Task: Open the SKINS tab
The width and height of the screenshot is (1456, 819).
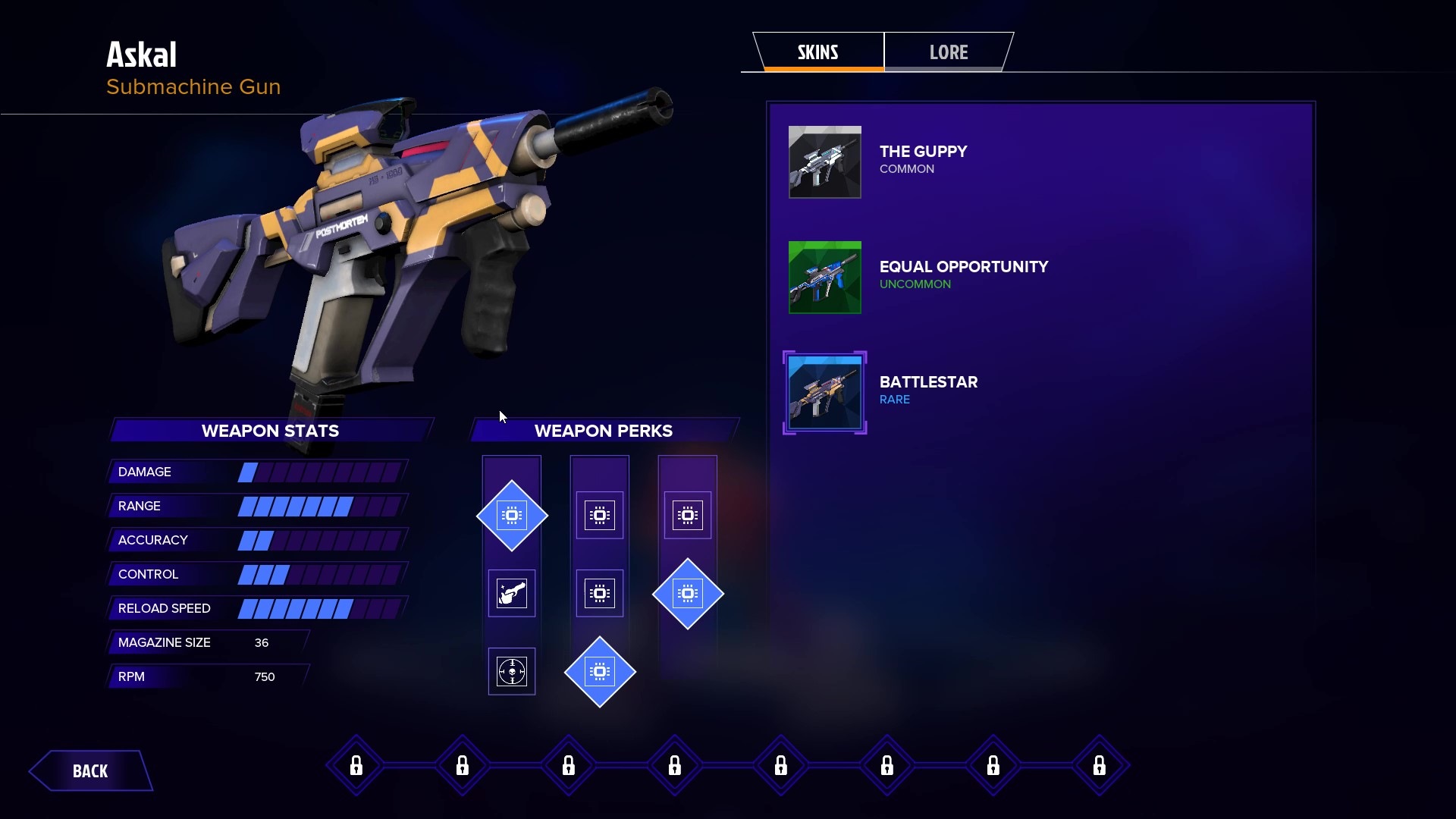Action: point(817,52)
